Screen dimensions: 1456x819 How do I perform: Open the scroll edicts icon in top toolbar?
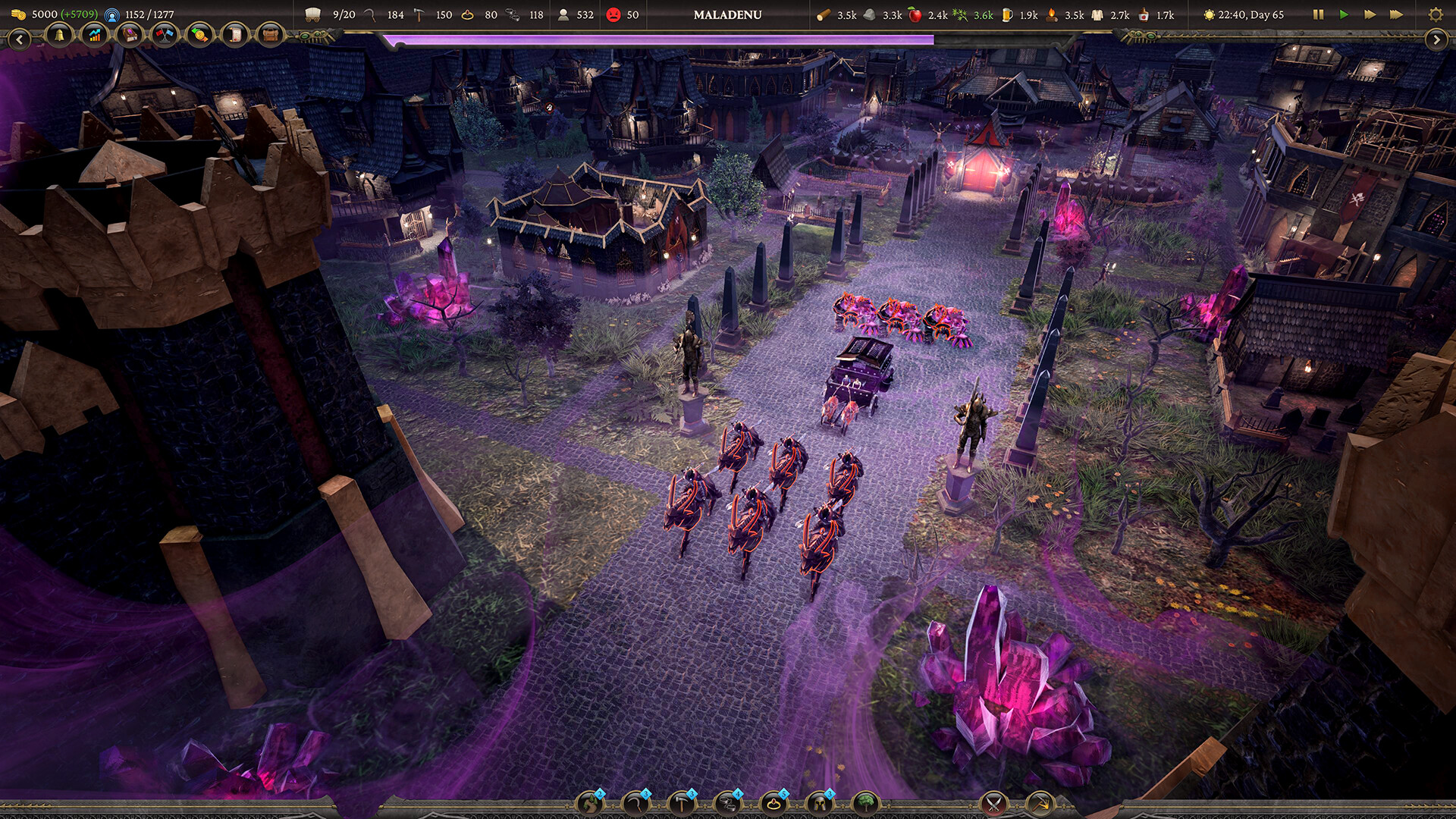(235, 35)
